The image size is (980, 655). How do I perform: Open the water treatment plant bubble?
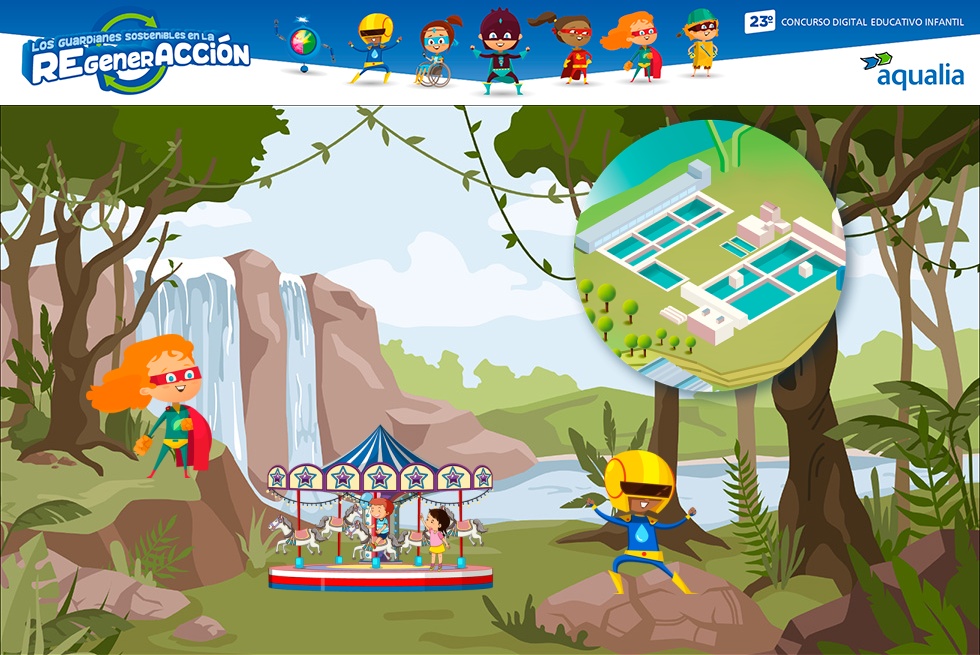[x=708, y=256]
